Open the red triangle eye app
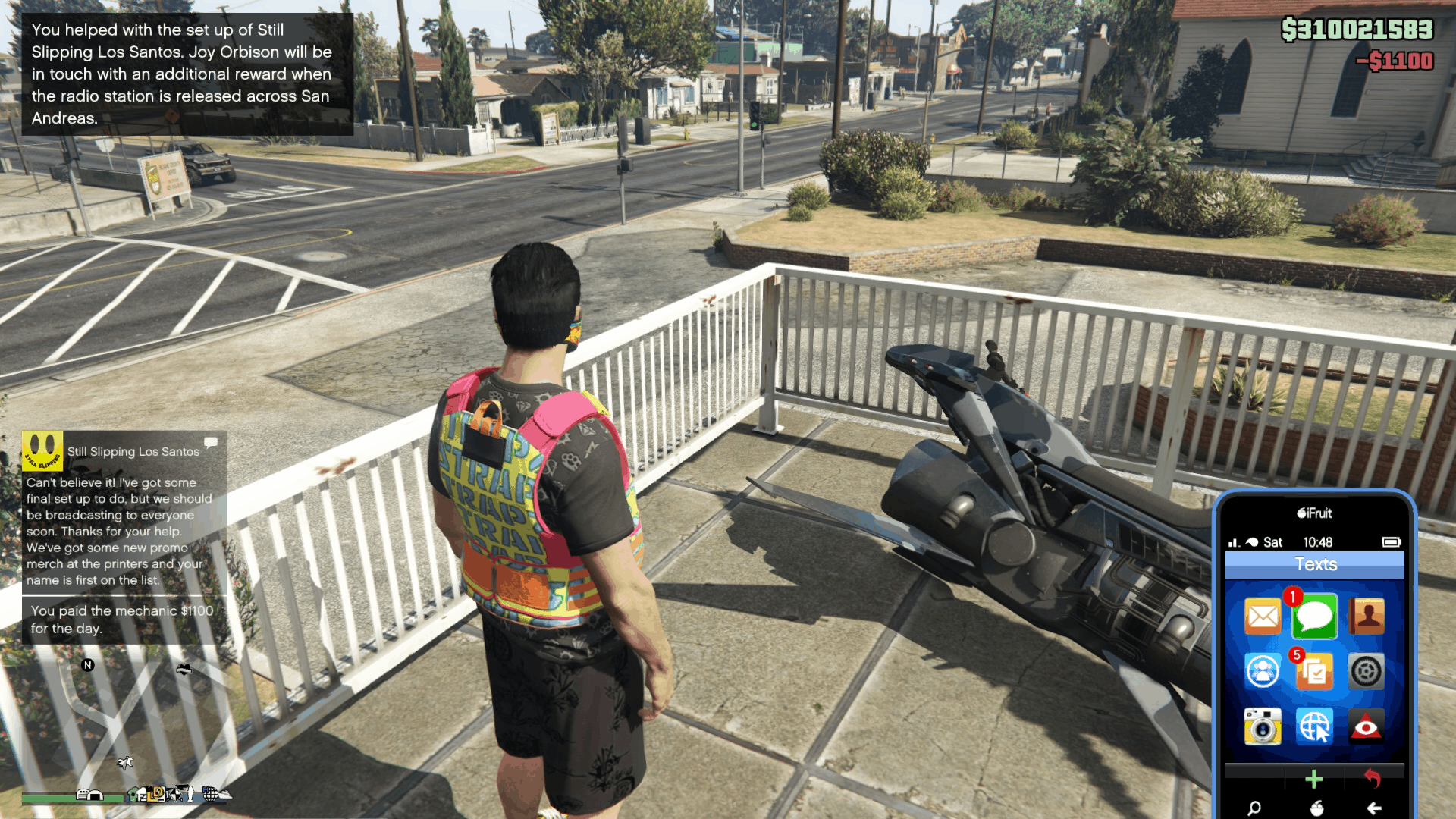Image resolution: width=1456 pixels, height=819 pixels. coord(1366,726)
